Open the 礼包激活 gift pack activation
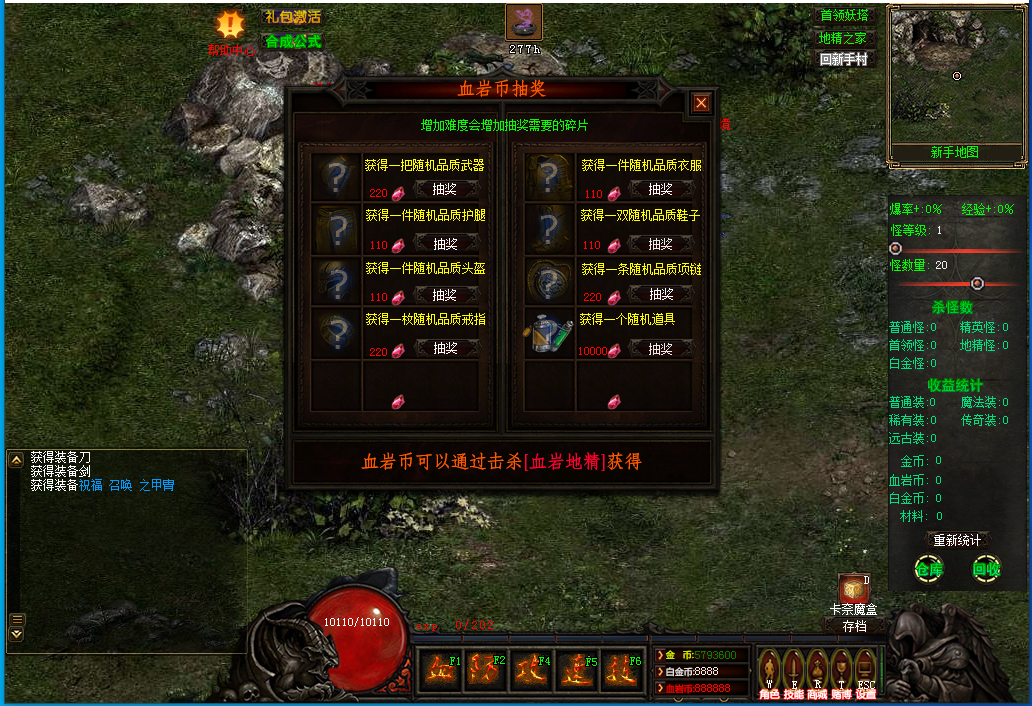The image size is (1032, 706). click(292, 17)
